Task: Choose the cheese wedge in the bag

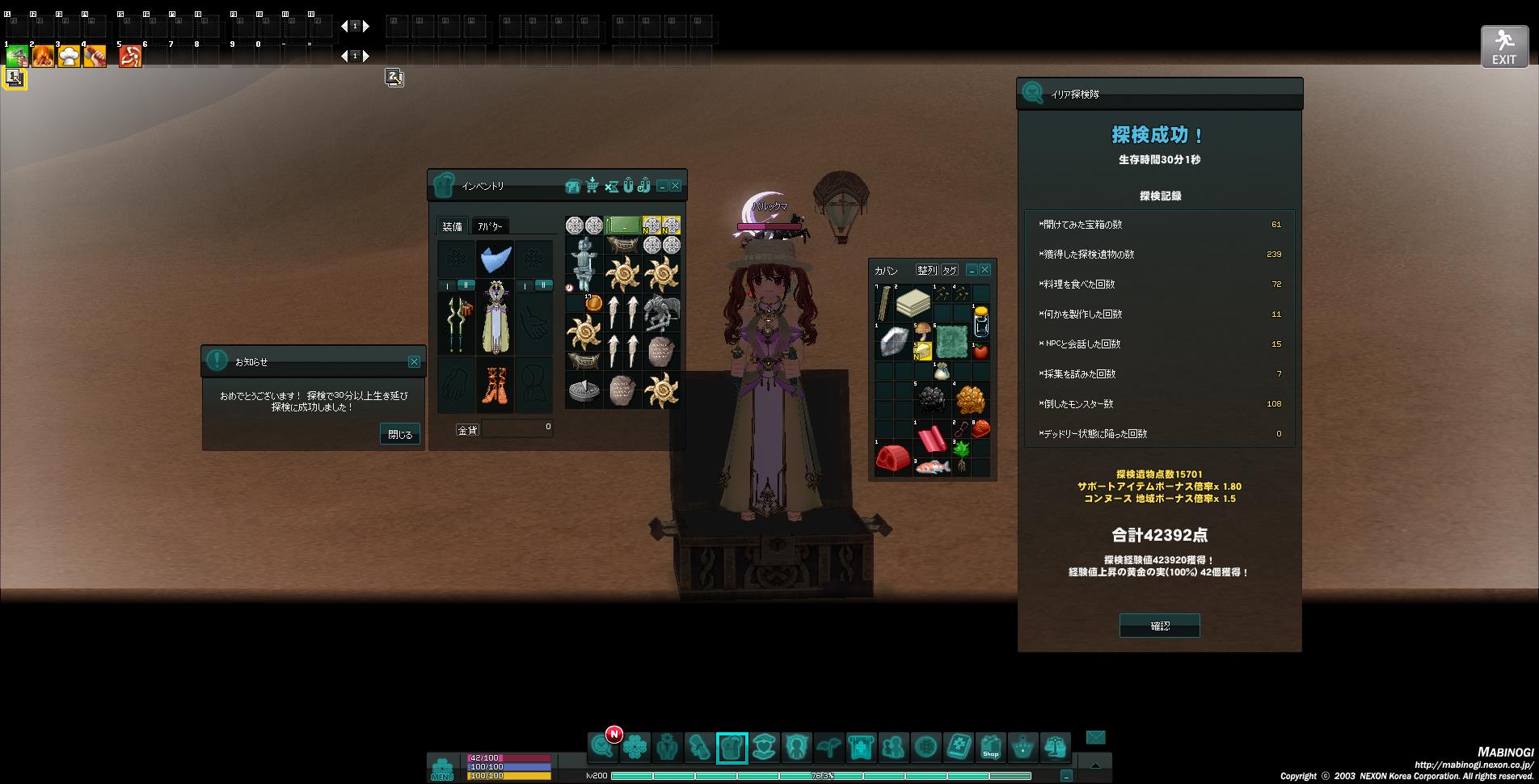Action: (x=922, y=351)
